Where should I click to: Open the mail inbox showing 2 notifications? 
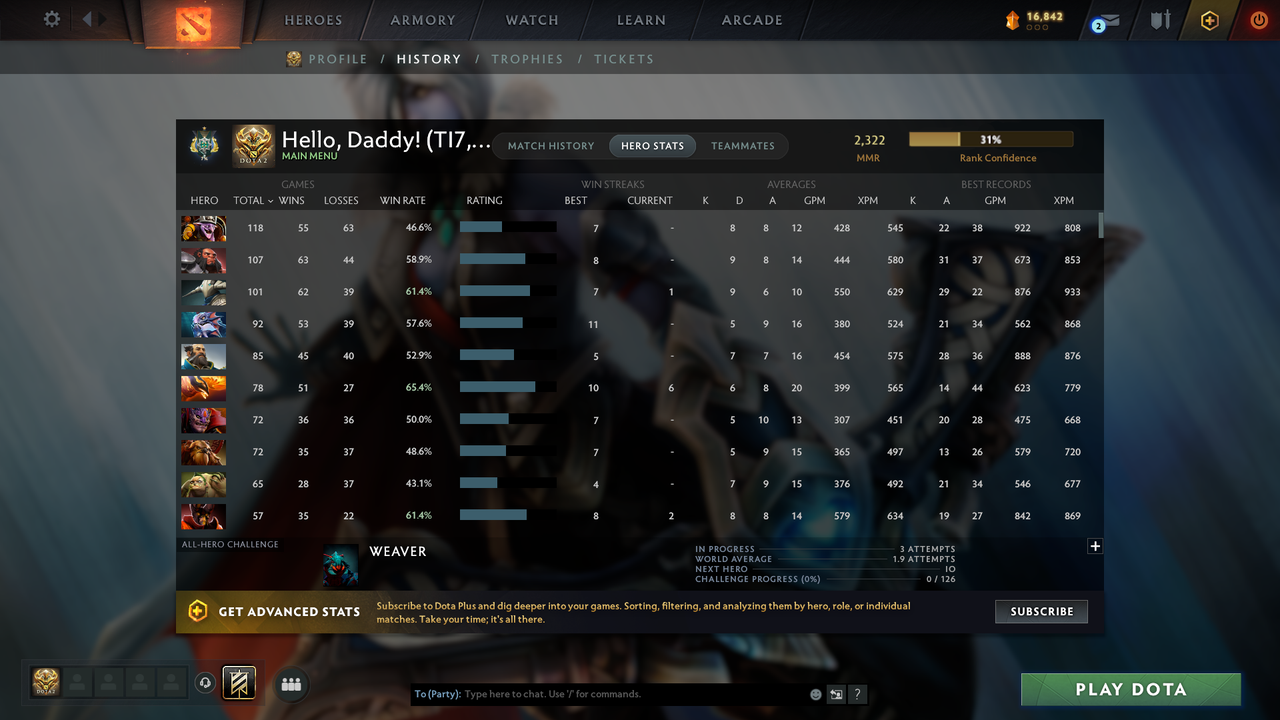pos(1103,21)
